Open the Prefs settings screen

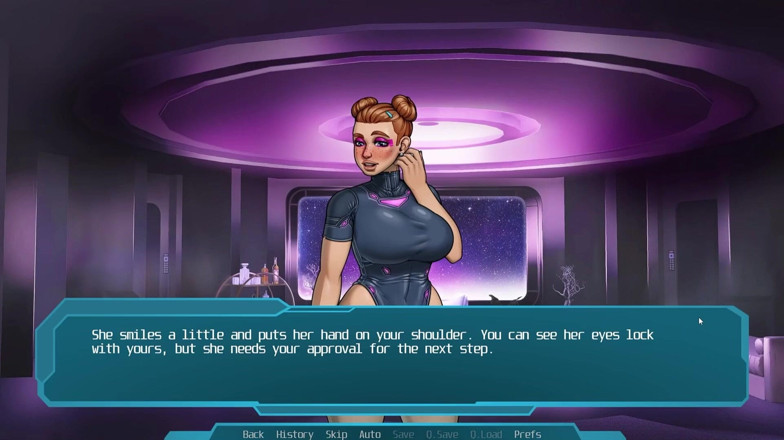point(527,434)
